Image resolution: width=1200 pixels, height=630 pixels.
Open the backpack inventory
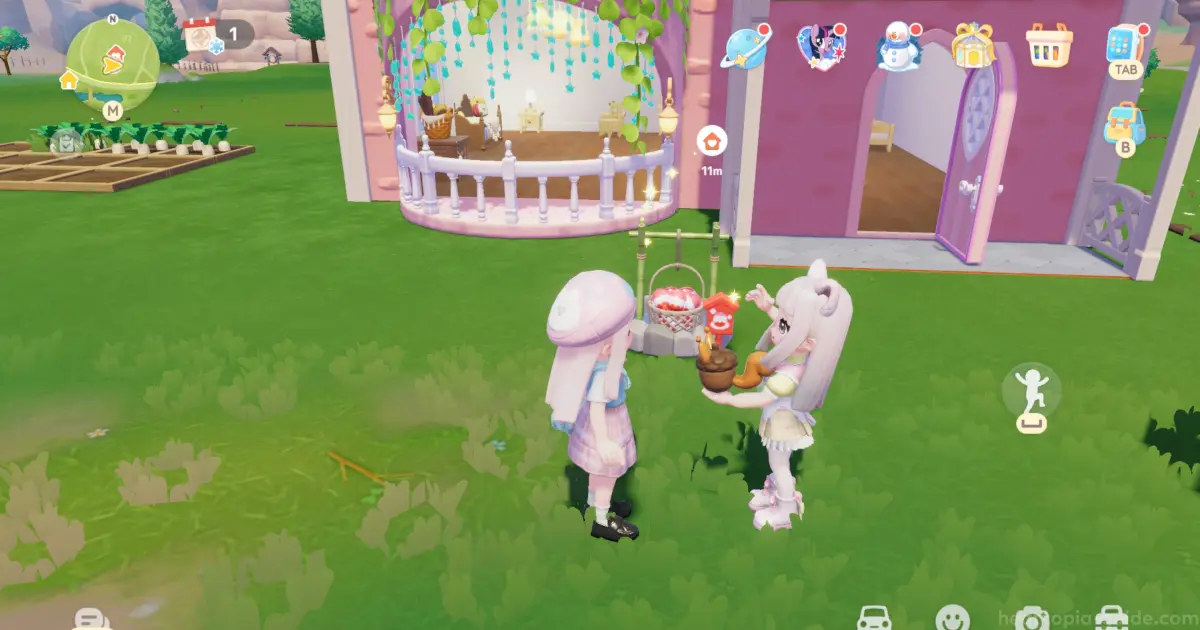(x=1125, y=124)
